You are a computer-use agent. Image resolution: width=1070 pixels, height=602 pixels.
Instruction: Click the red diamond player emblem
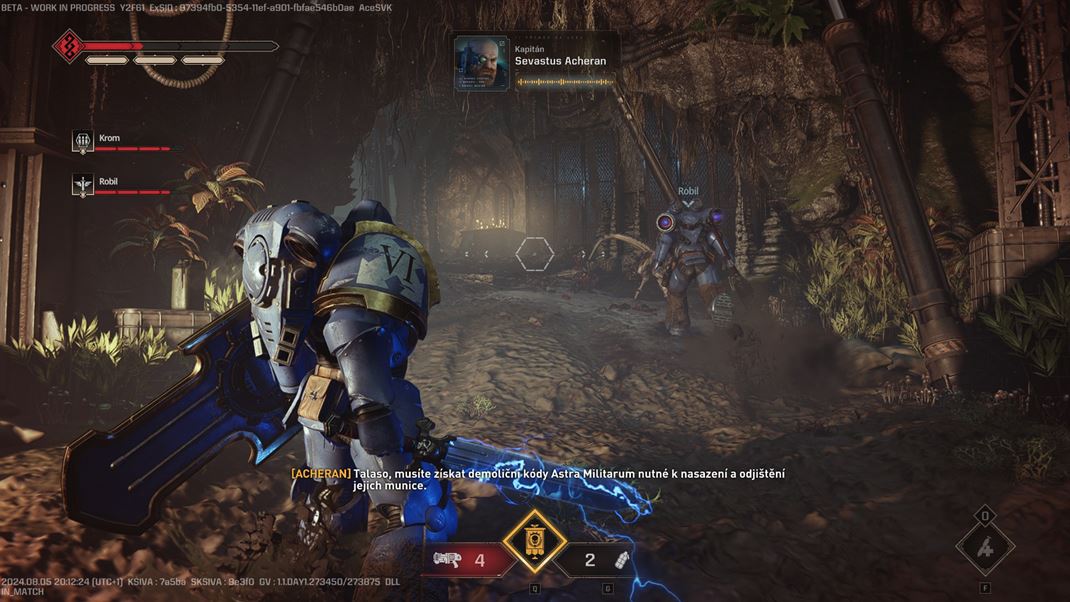pos(68,46)
